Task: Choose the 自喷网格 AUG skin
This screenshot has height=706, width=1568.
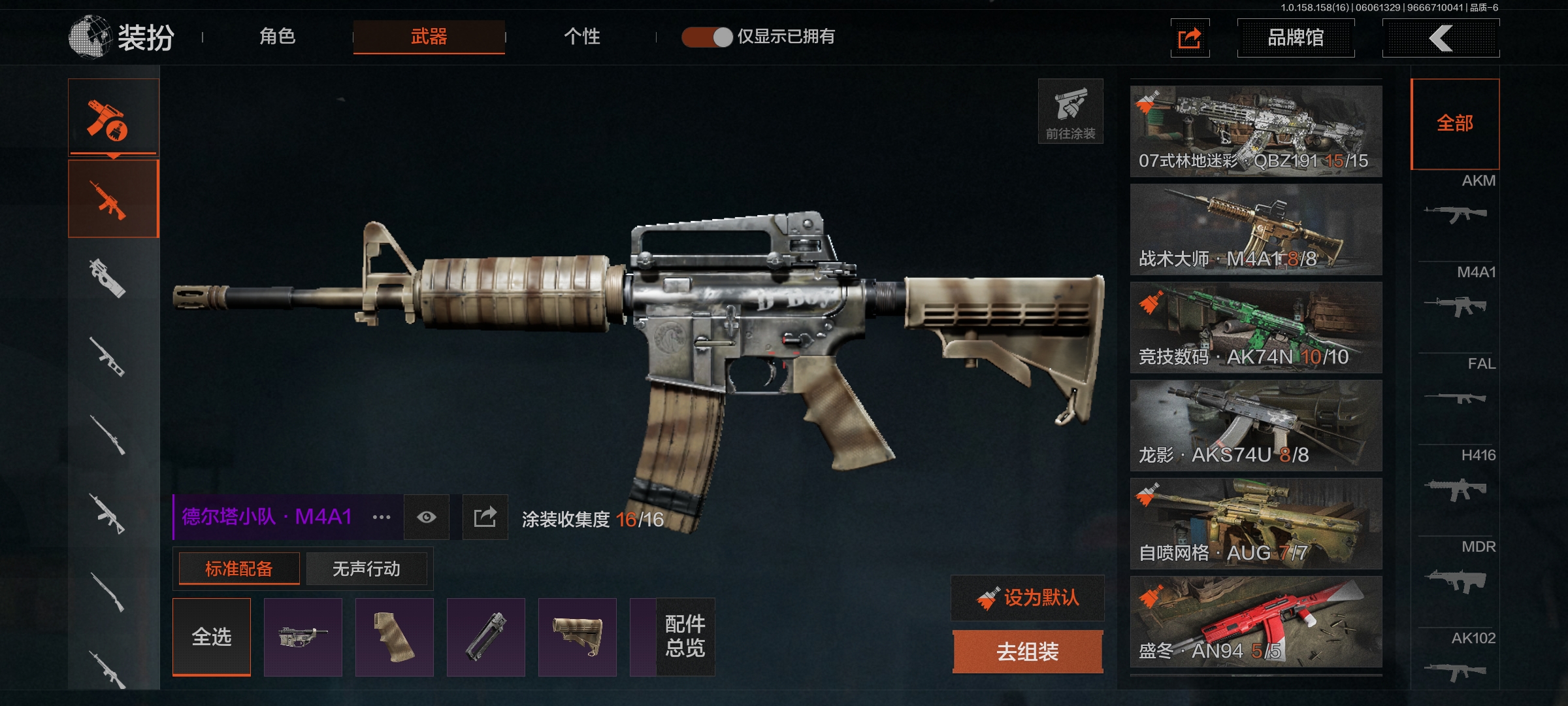Action: pyautogui.click(x=1256, y=523)
